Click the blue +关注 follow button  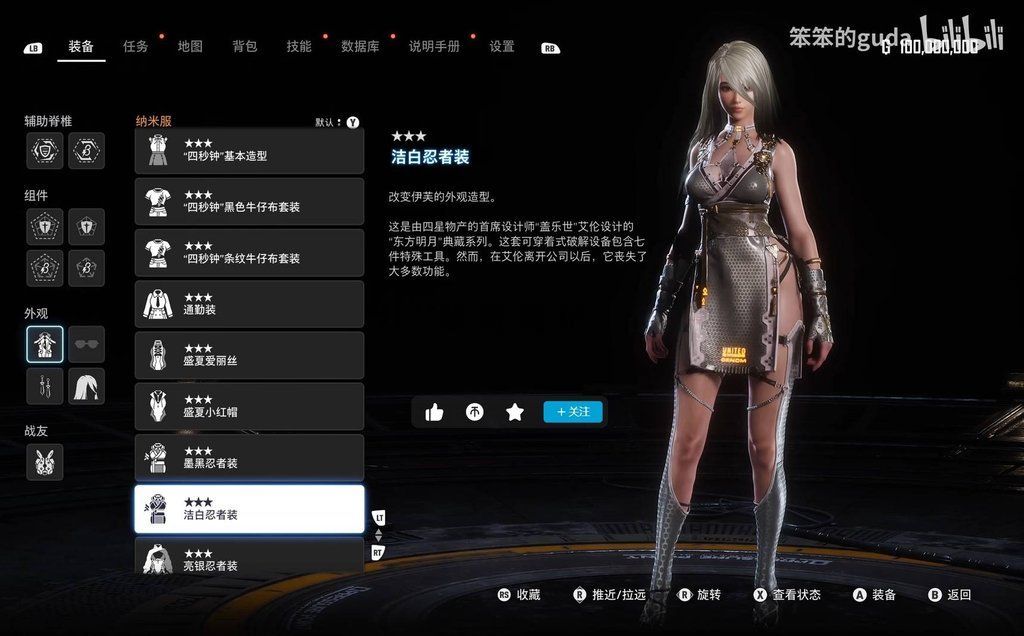[573, 412]
